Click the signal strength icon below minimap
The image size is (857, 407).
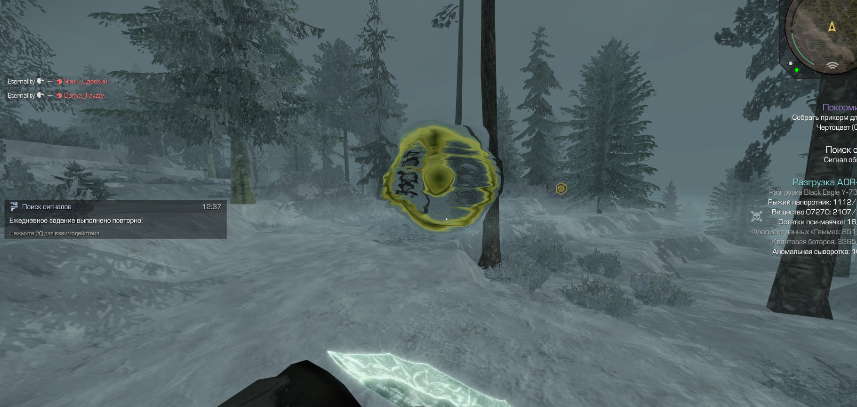(x=832, y=66)
